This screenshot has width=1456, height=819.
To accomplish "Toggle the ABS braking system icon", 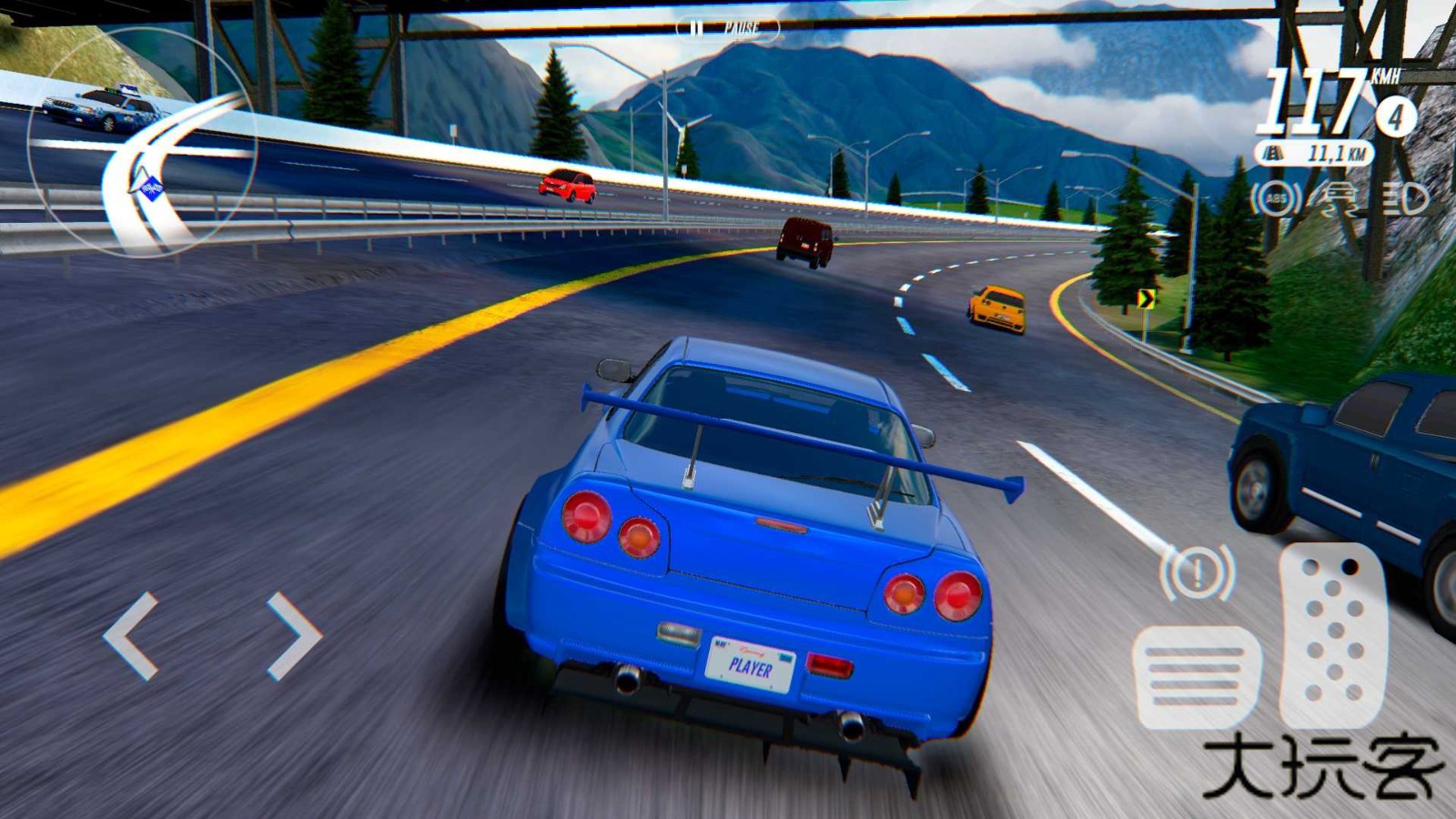I will pyautogui.click(x=1275, y=198).
